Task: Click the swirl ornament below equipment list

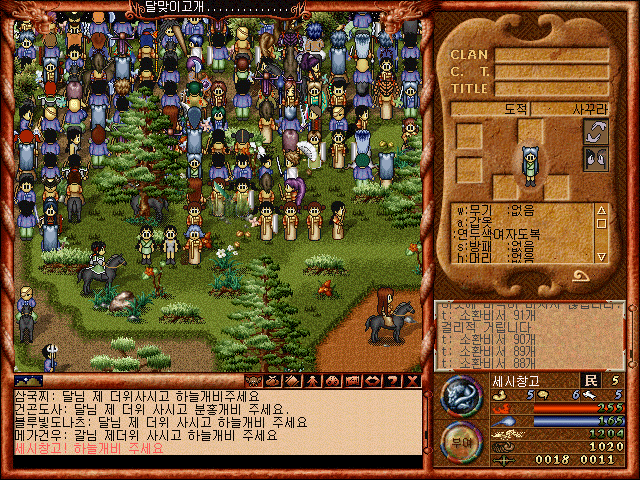Action: [580, 274]
